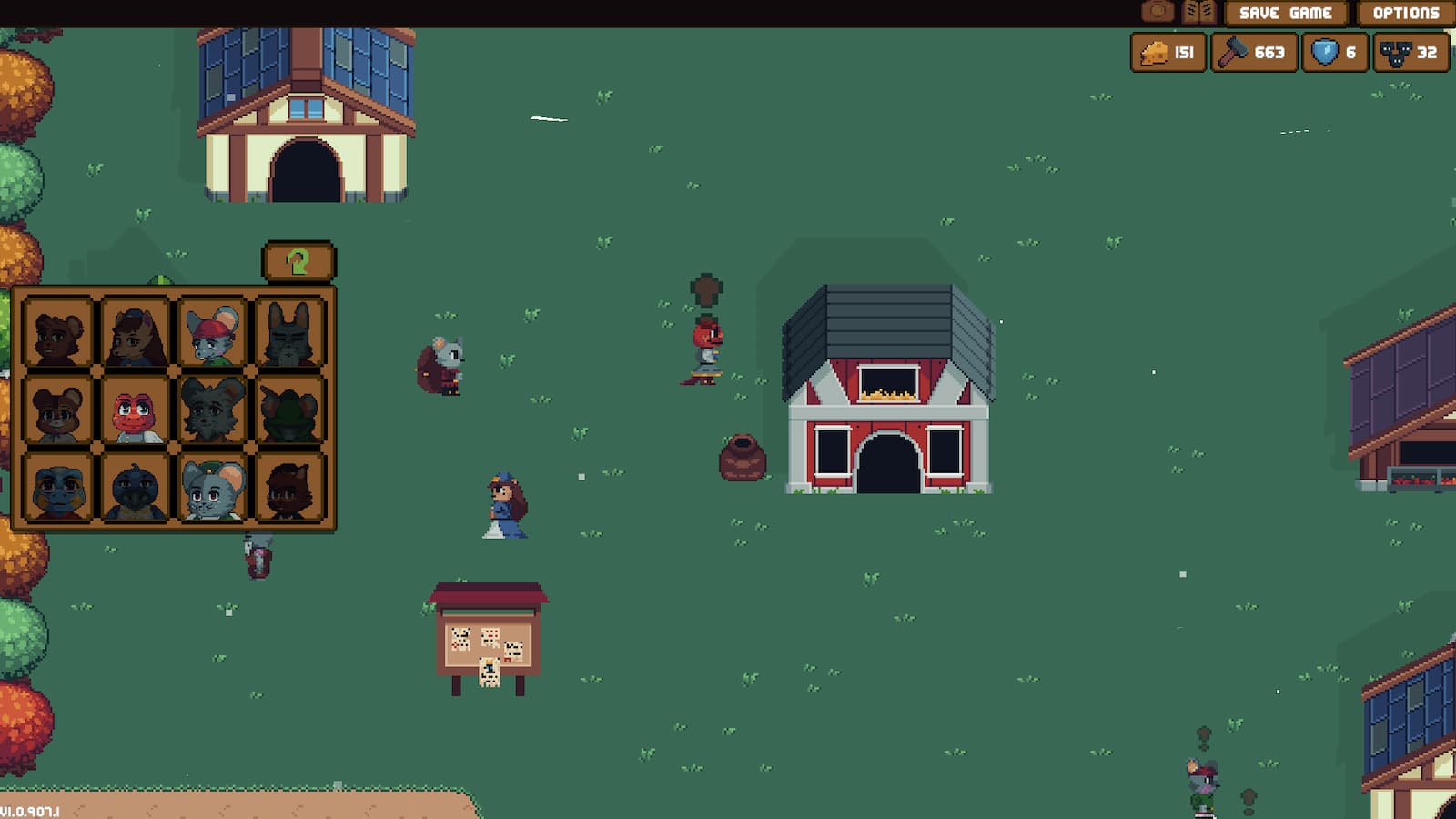Click the SAVE GAME button
This screenshot has height=819, width=1456.
coord(1284,14)
